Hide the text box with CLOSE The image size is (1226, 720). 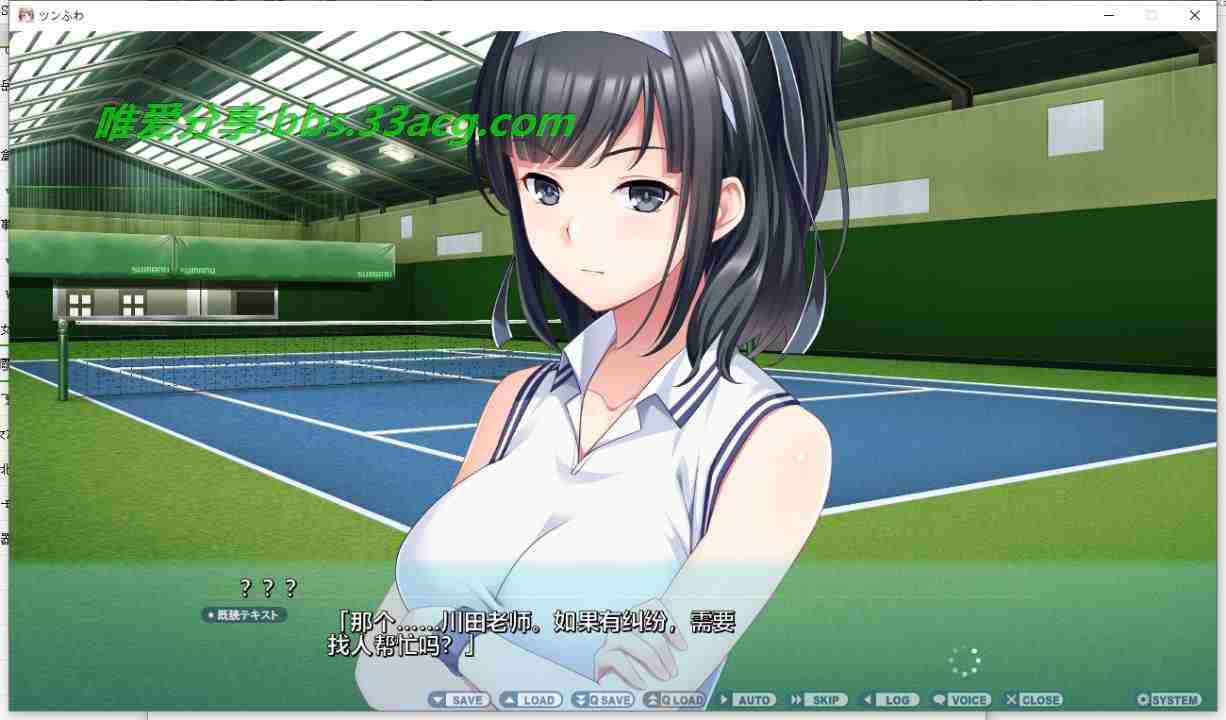(x=1034, y=700)
